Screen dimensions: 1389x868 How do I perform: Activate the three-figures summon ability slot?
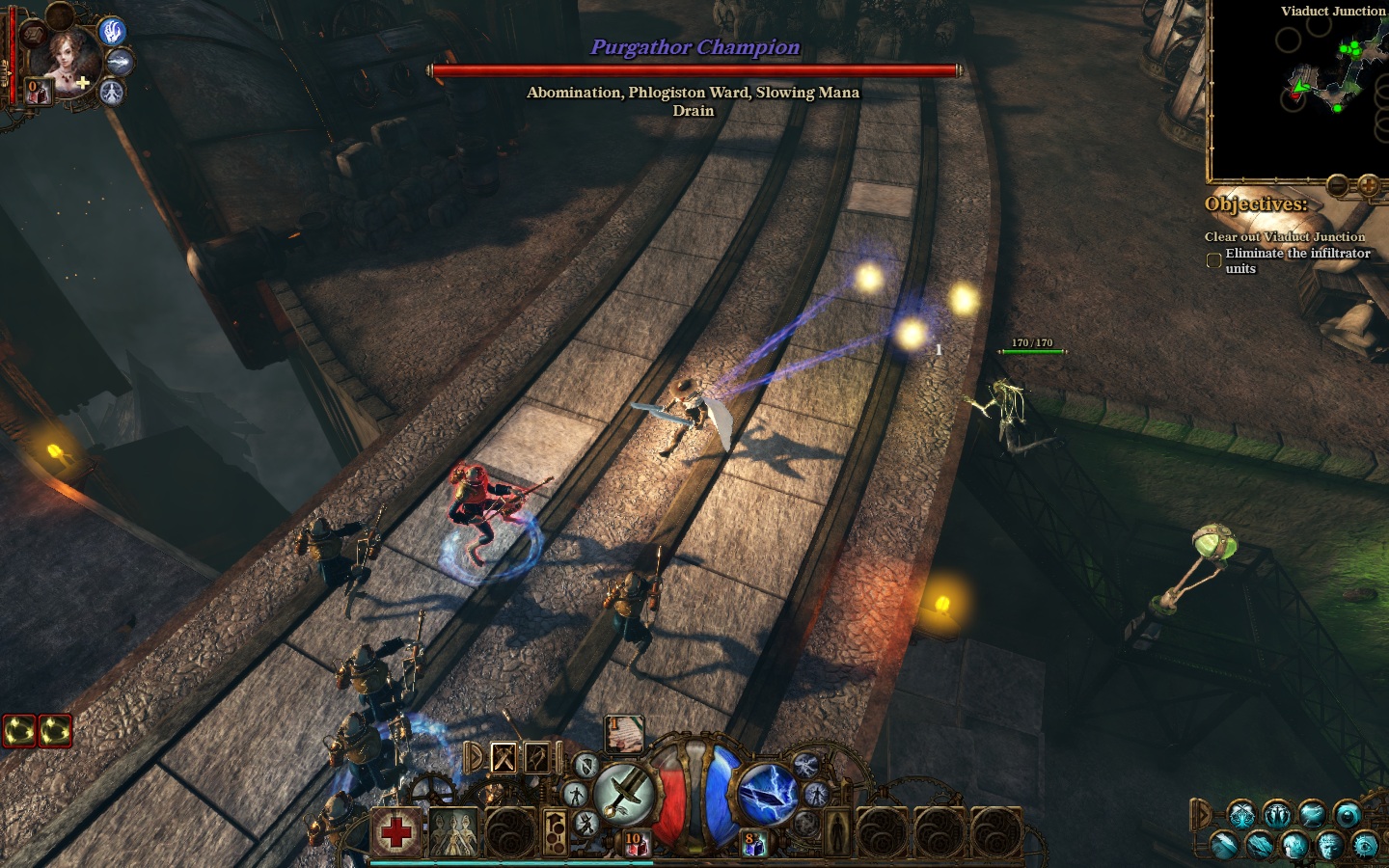pyautogui.click(x=453, y=831)
